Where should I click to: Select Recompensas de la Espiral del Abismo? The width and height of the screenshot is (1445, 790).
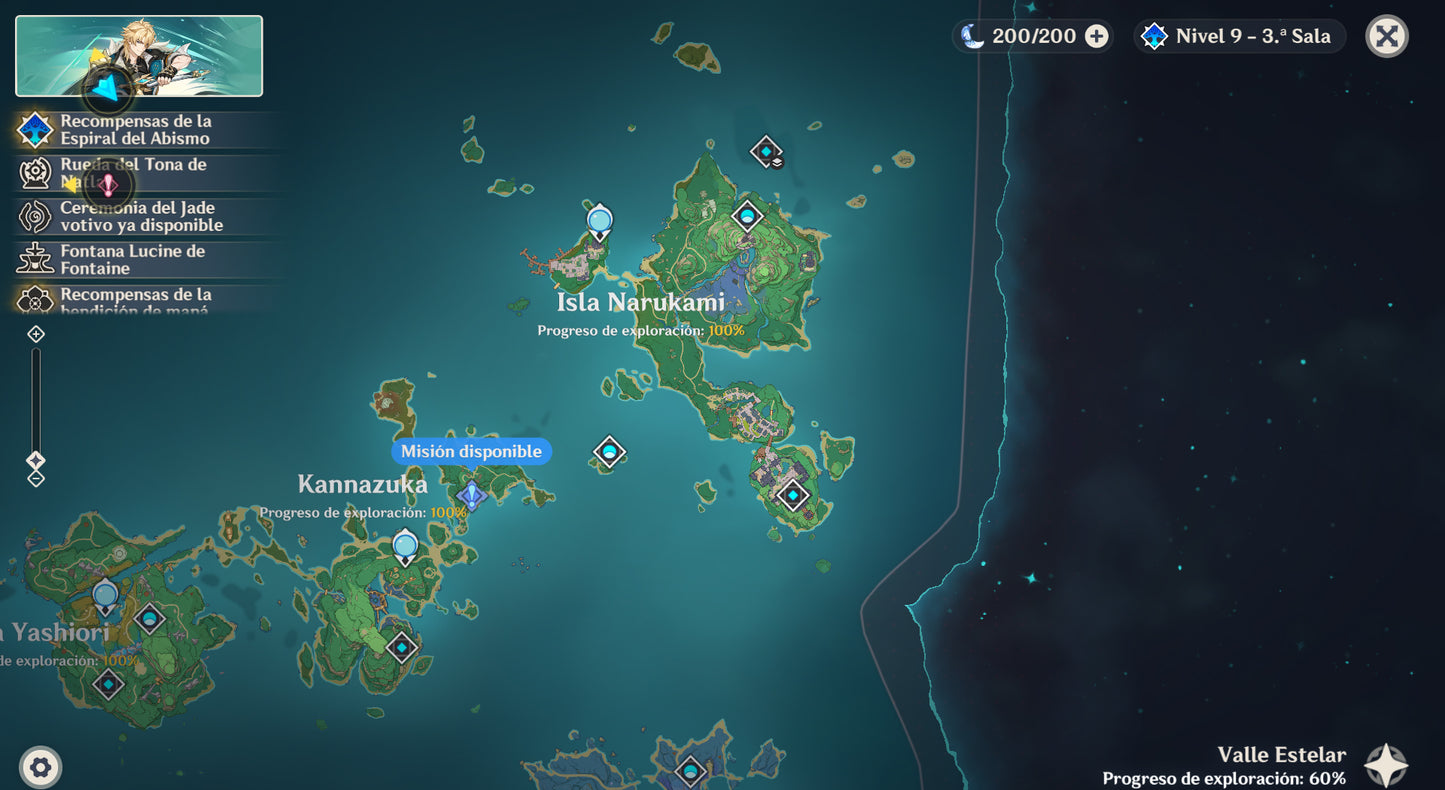135,130
